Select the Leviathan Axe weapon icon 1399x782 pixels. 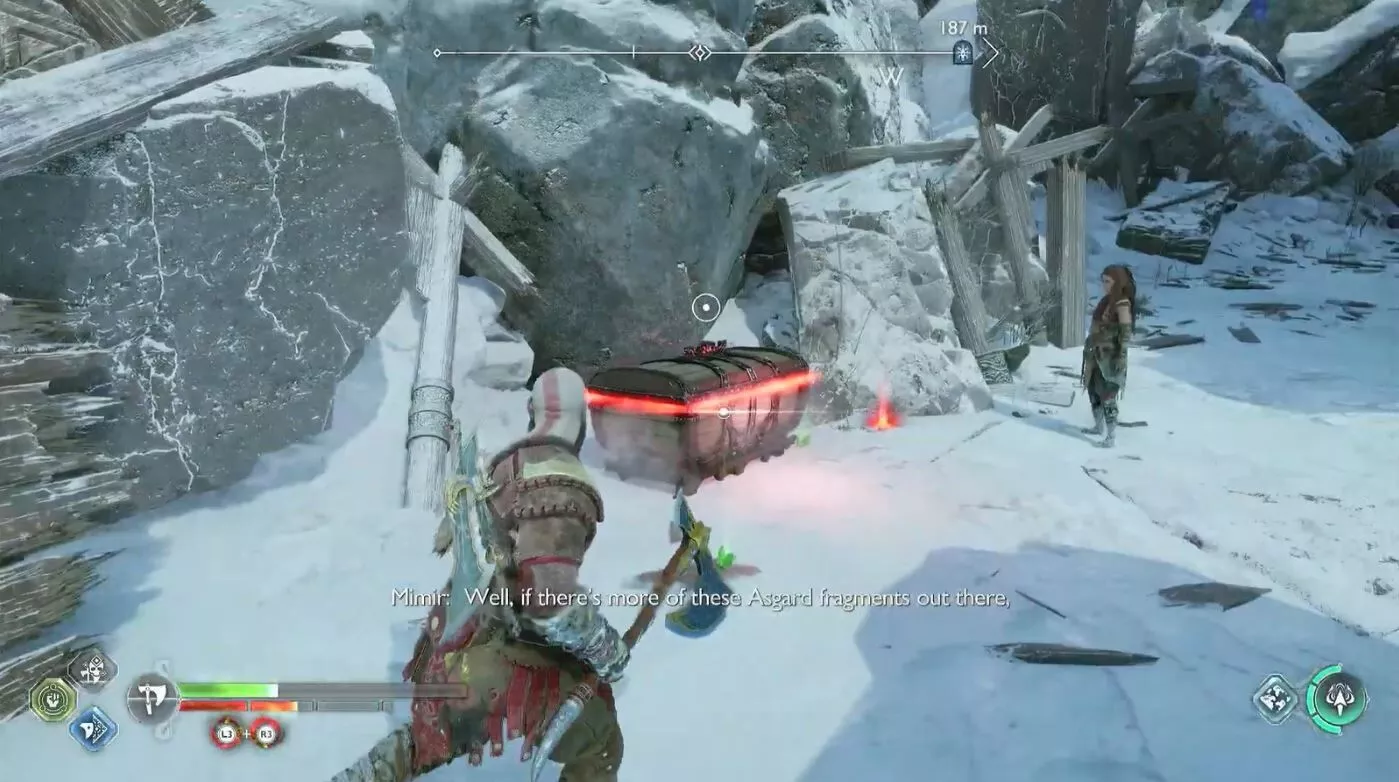[x=152, y=698]
